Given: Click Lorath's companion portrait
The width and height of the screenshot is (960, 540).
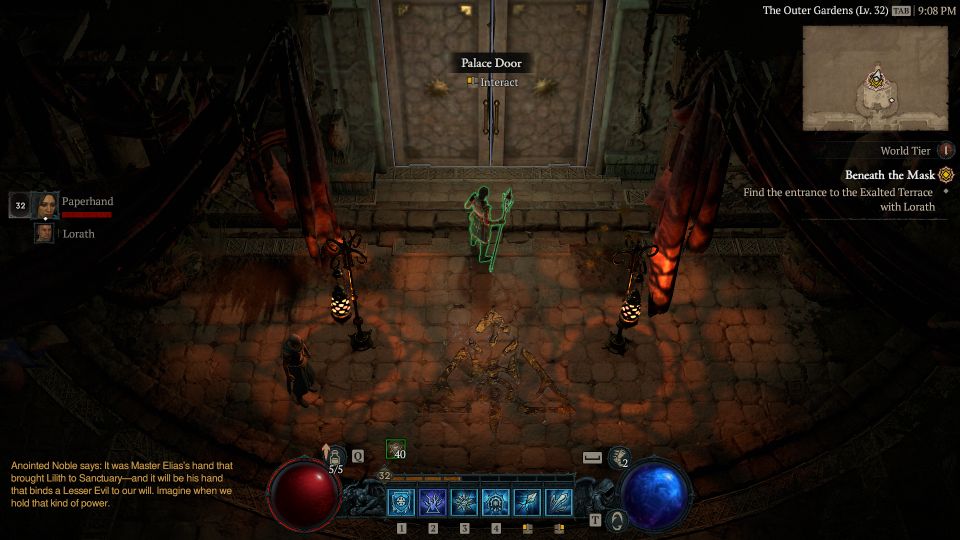Looking at the screenshot, I should (x=45, y=233).
